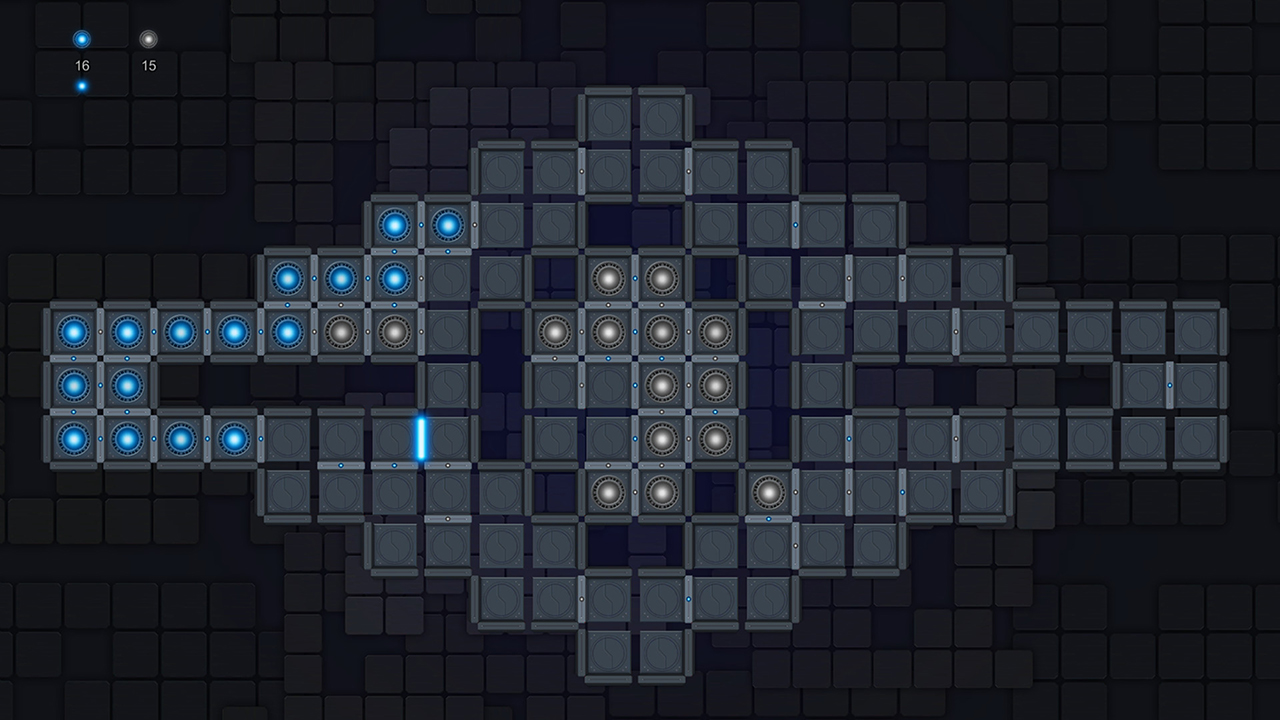Click the glowing blue orb at the top row pair
The image size is (1280, 720).
(x=394, y=225)
